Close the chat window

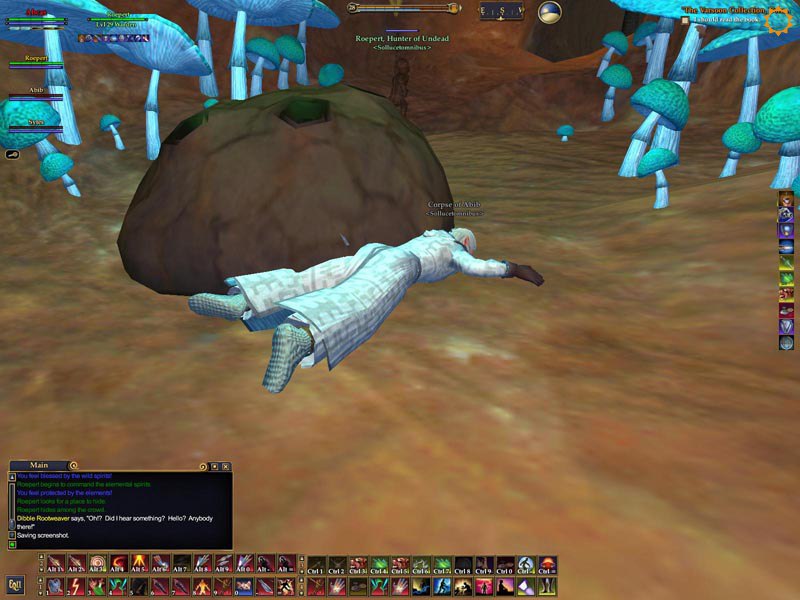click(226, 466)
